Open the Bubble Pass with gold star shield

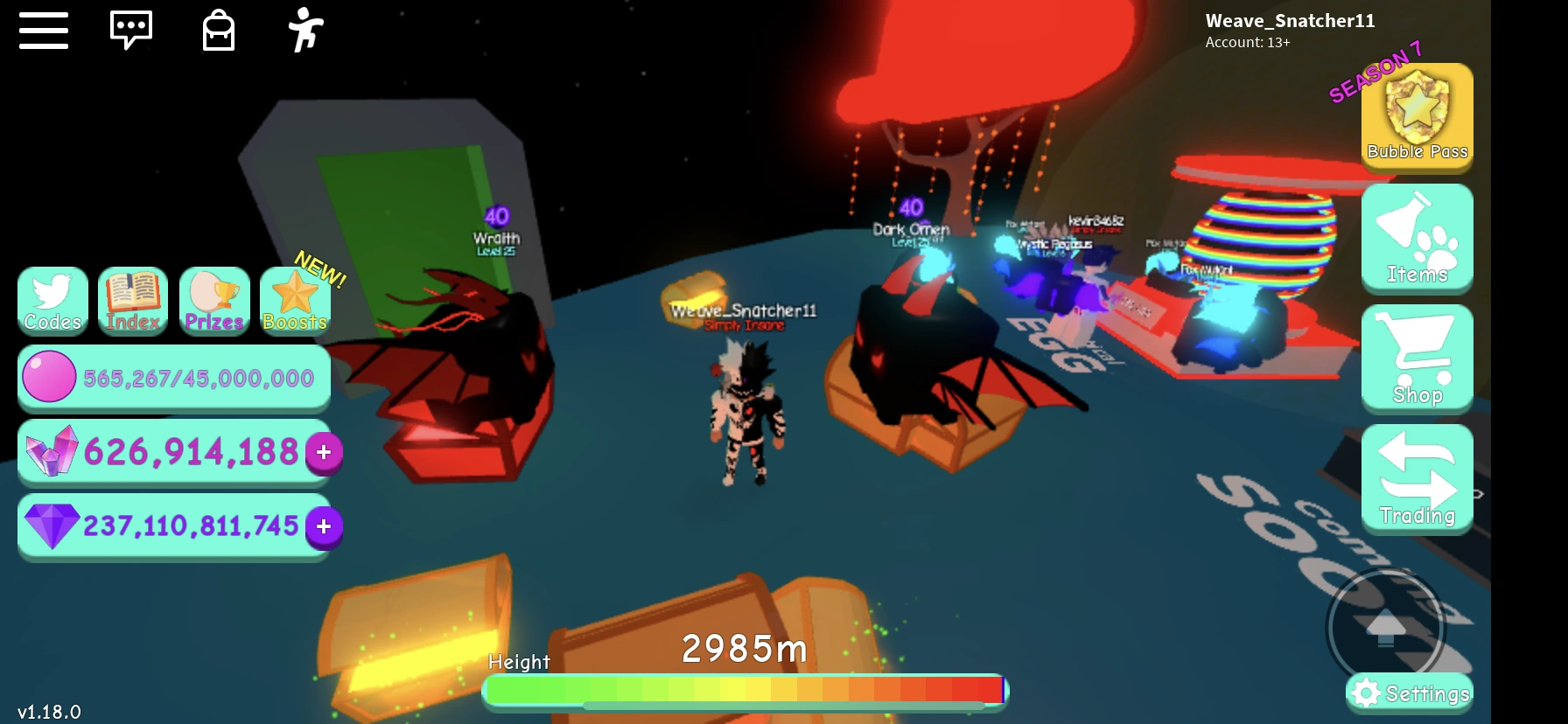click(1416, 118)
